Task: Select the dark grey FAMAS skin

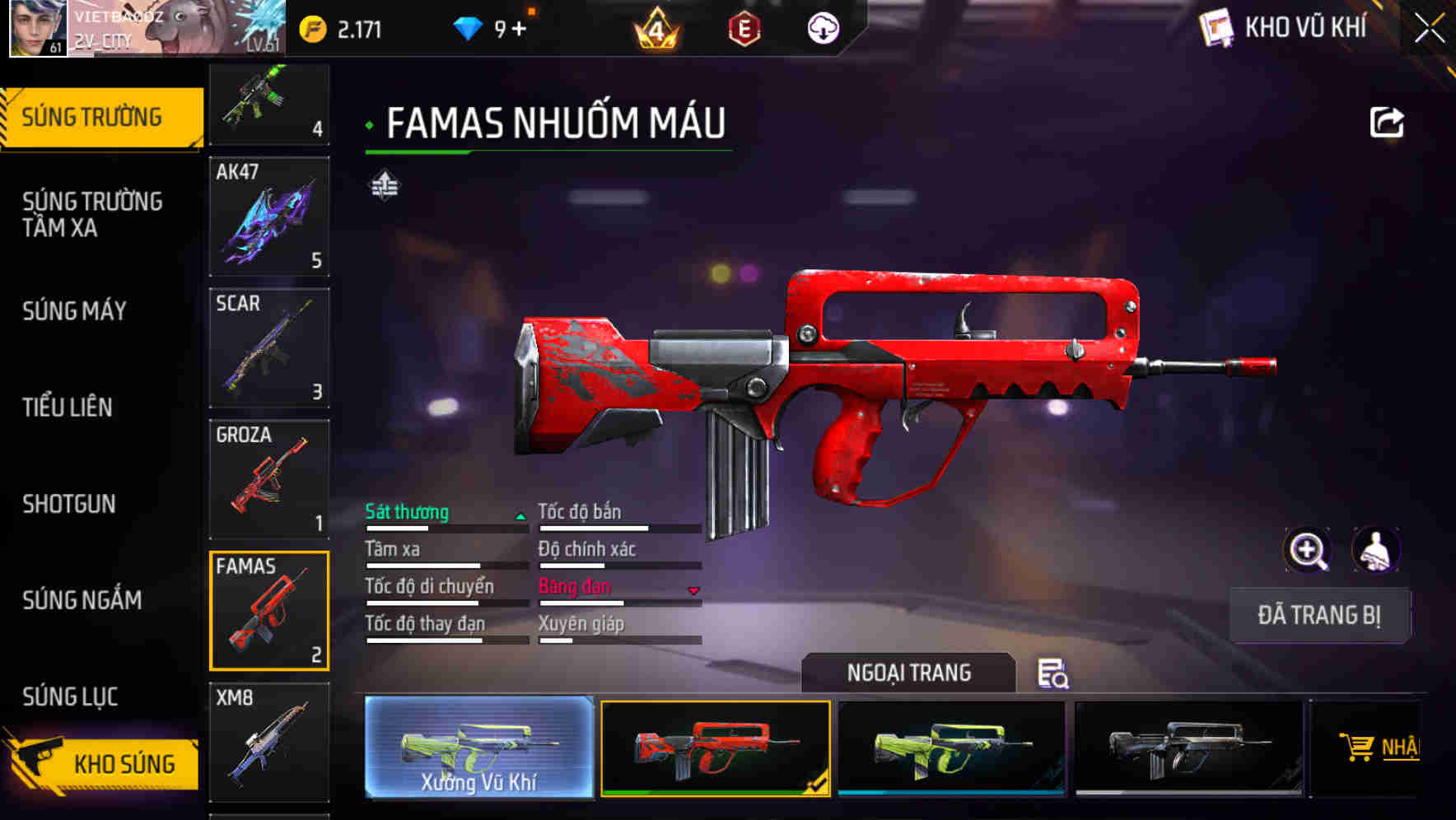Action: click(1189, 748)
